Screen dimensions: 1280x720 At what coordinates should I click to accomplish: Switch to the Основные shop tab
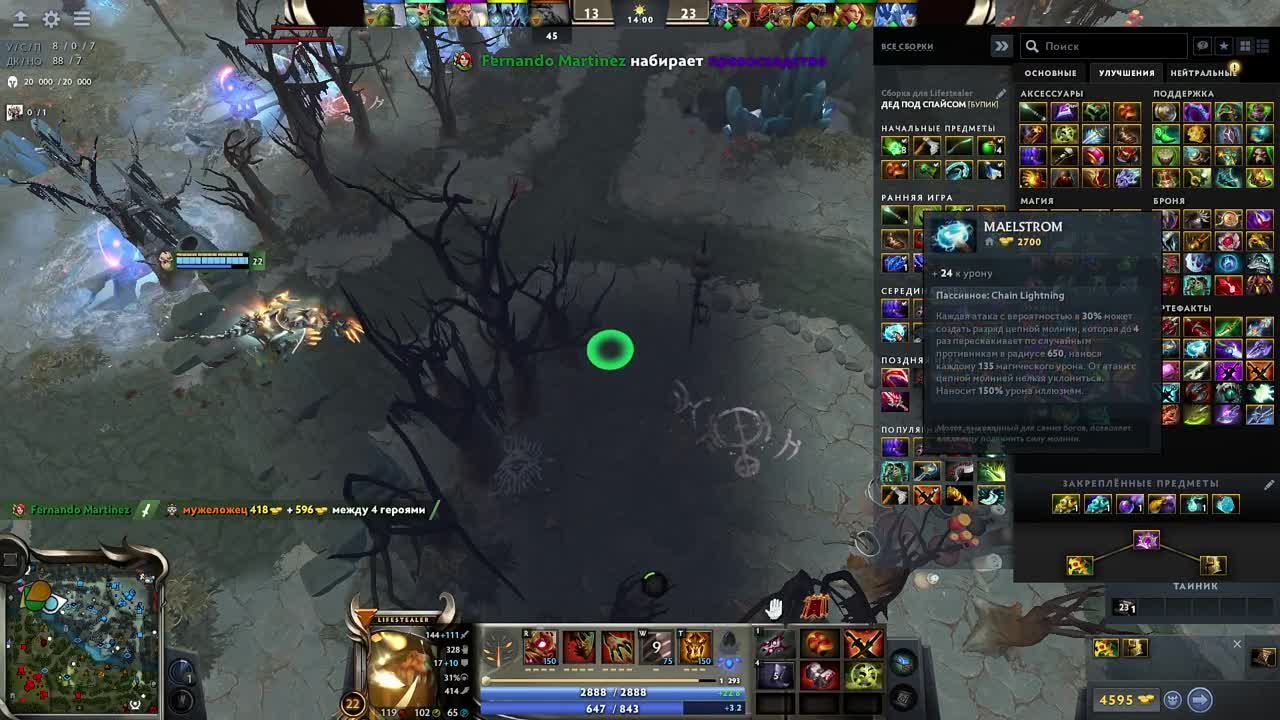coord(1050,73)
